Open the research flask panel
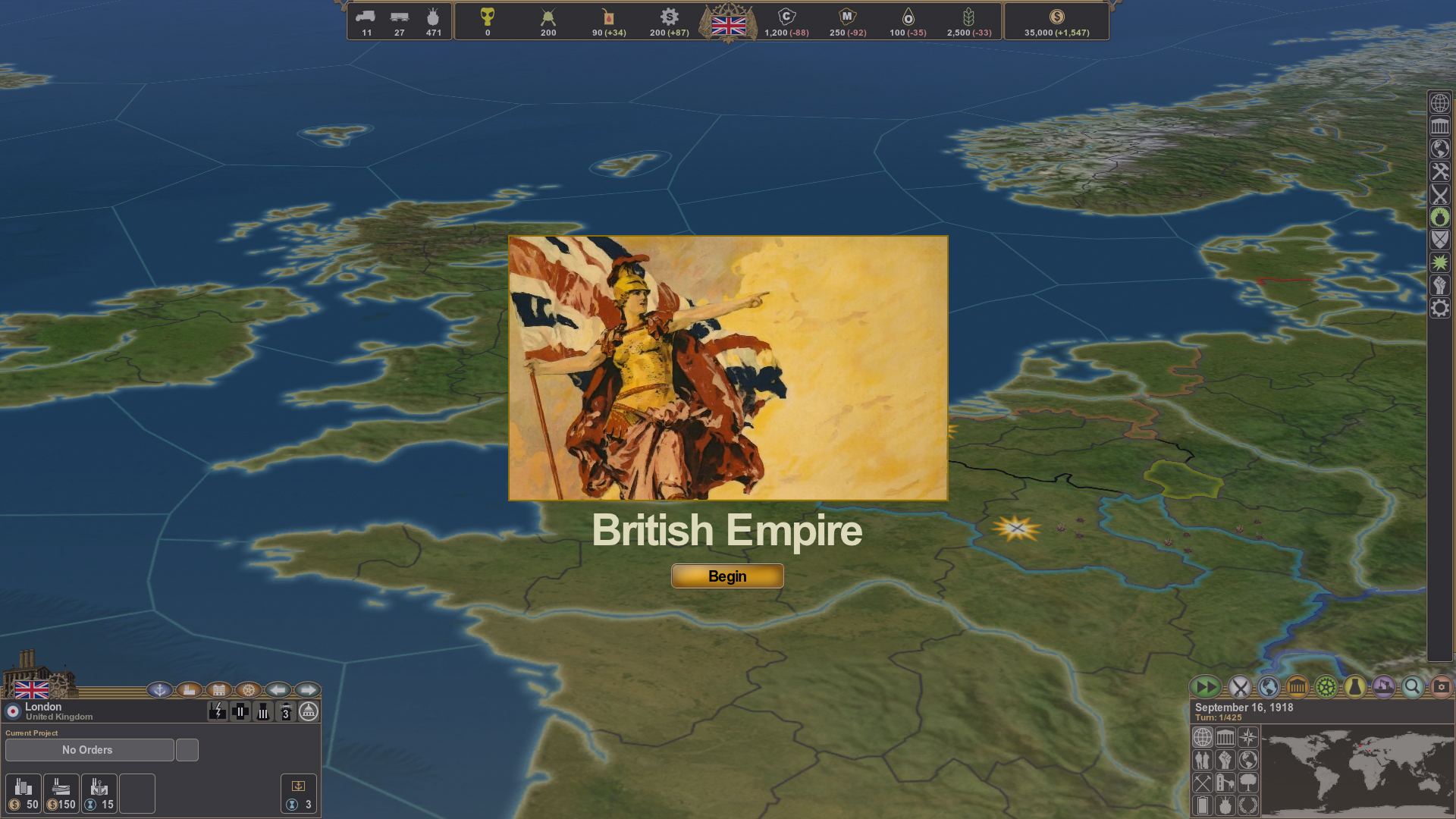This screenshot has width=1456, height=819. [x=1354, y=686]
